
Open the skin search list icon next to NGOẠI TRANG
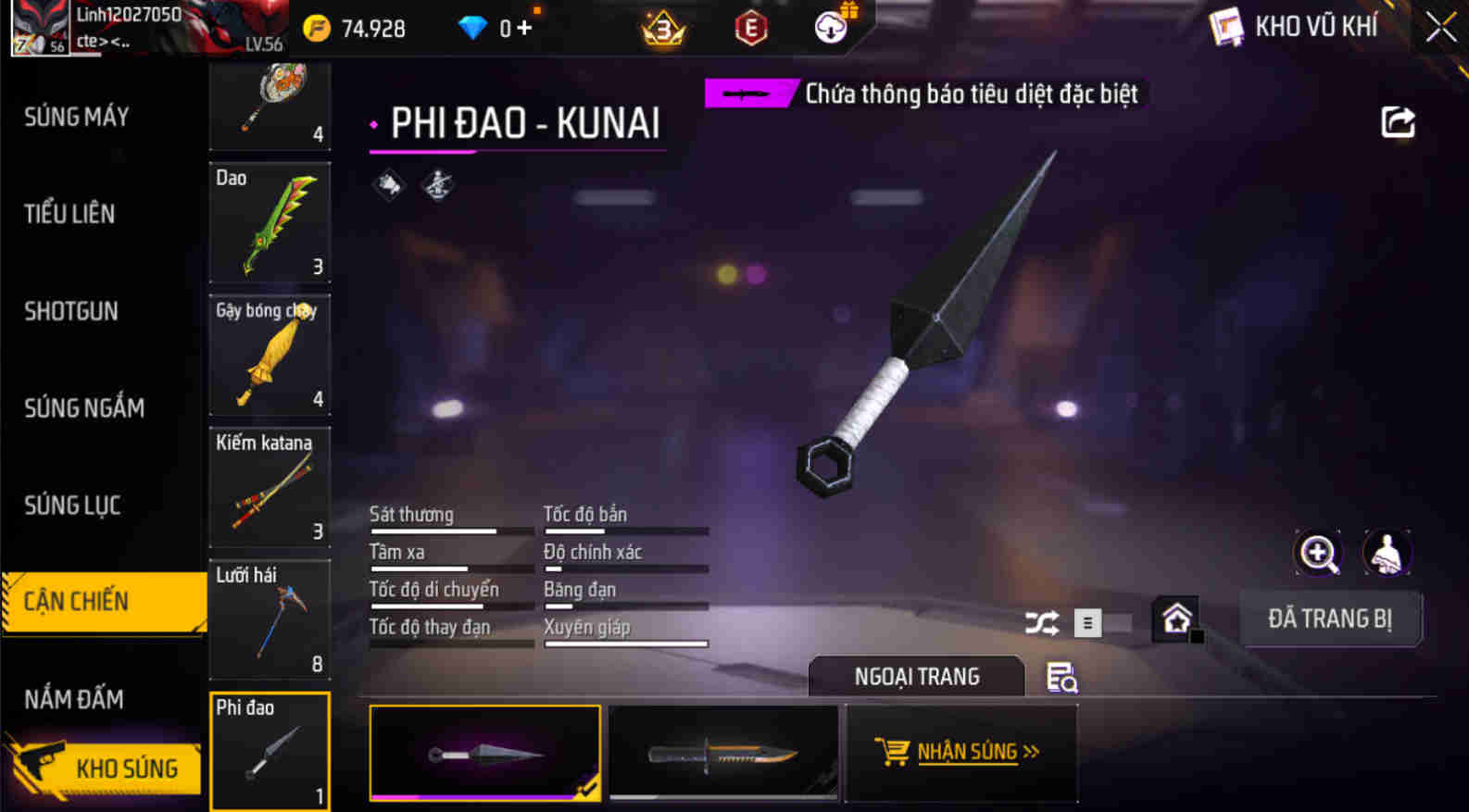click(x=1061, y=677)
